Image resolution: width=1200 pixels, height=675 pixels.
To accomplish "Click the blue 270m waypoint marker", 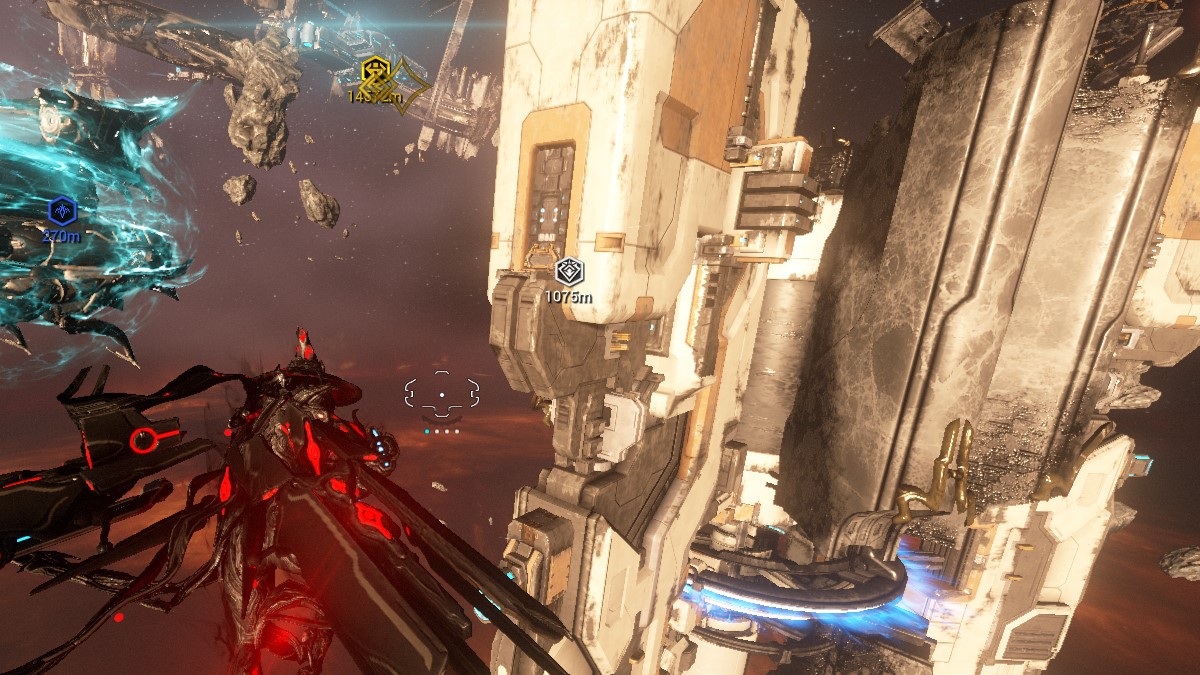I will [62, 211].
